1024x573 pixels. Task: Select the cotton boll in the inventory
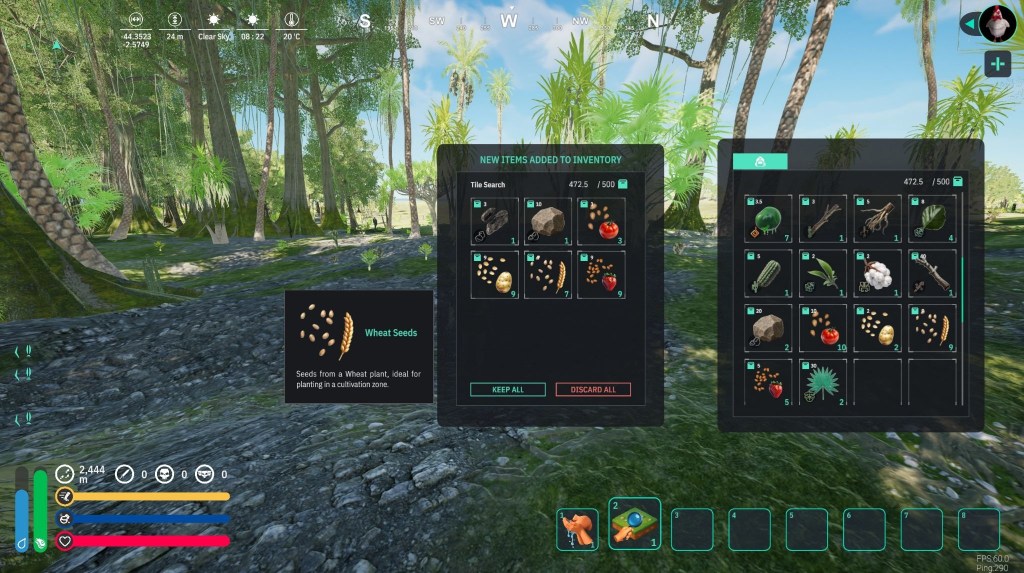coord(878,273)
